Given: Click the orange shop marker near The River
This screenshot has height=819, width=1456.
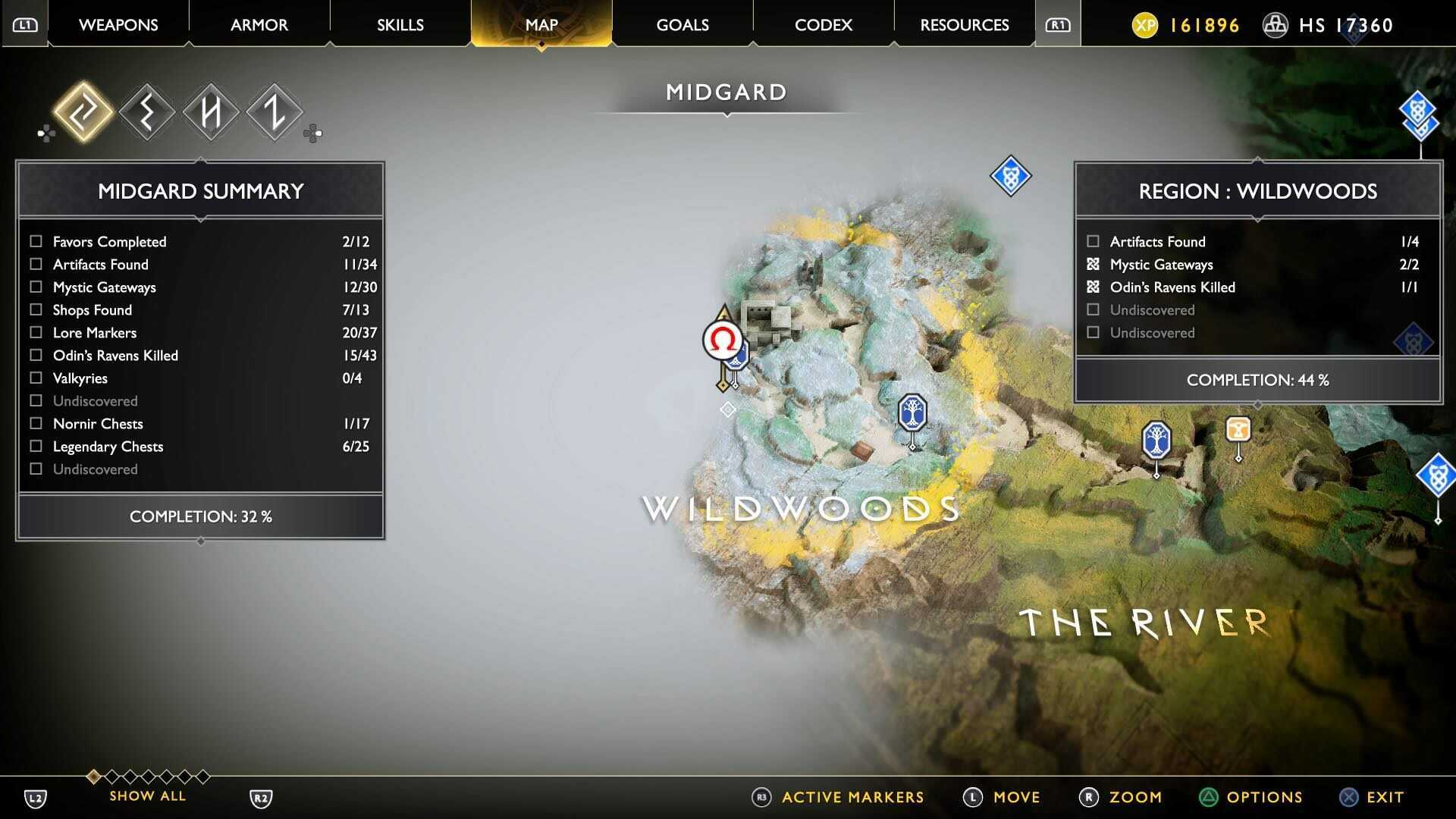Looking at the screenshot, I should pos(1238,430).
